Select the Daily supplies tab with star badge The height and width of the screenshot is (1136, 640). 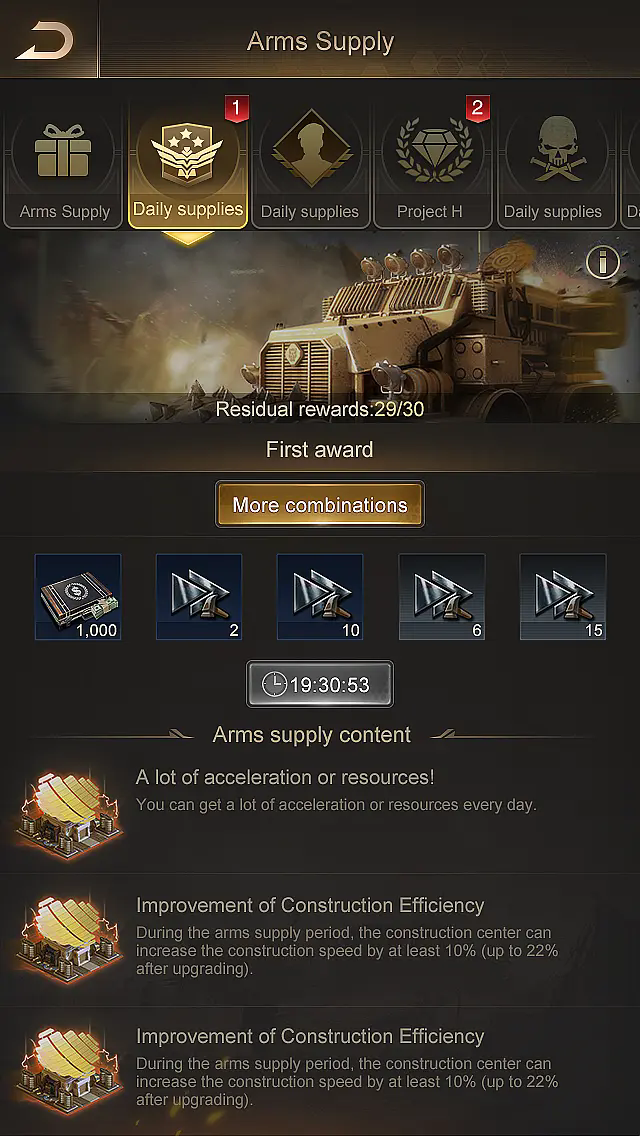point(188,167)
